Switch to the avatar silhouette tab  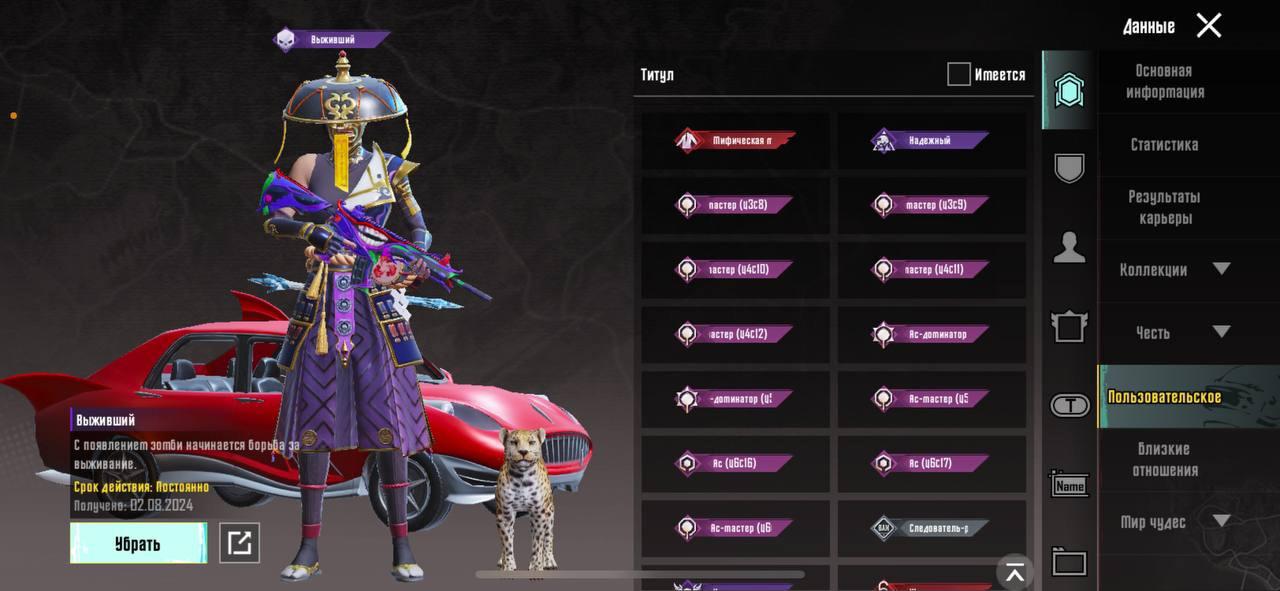1069,247
